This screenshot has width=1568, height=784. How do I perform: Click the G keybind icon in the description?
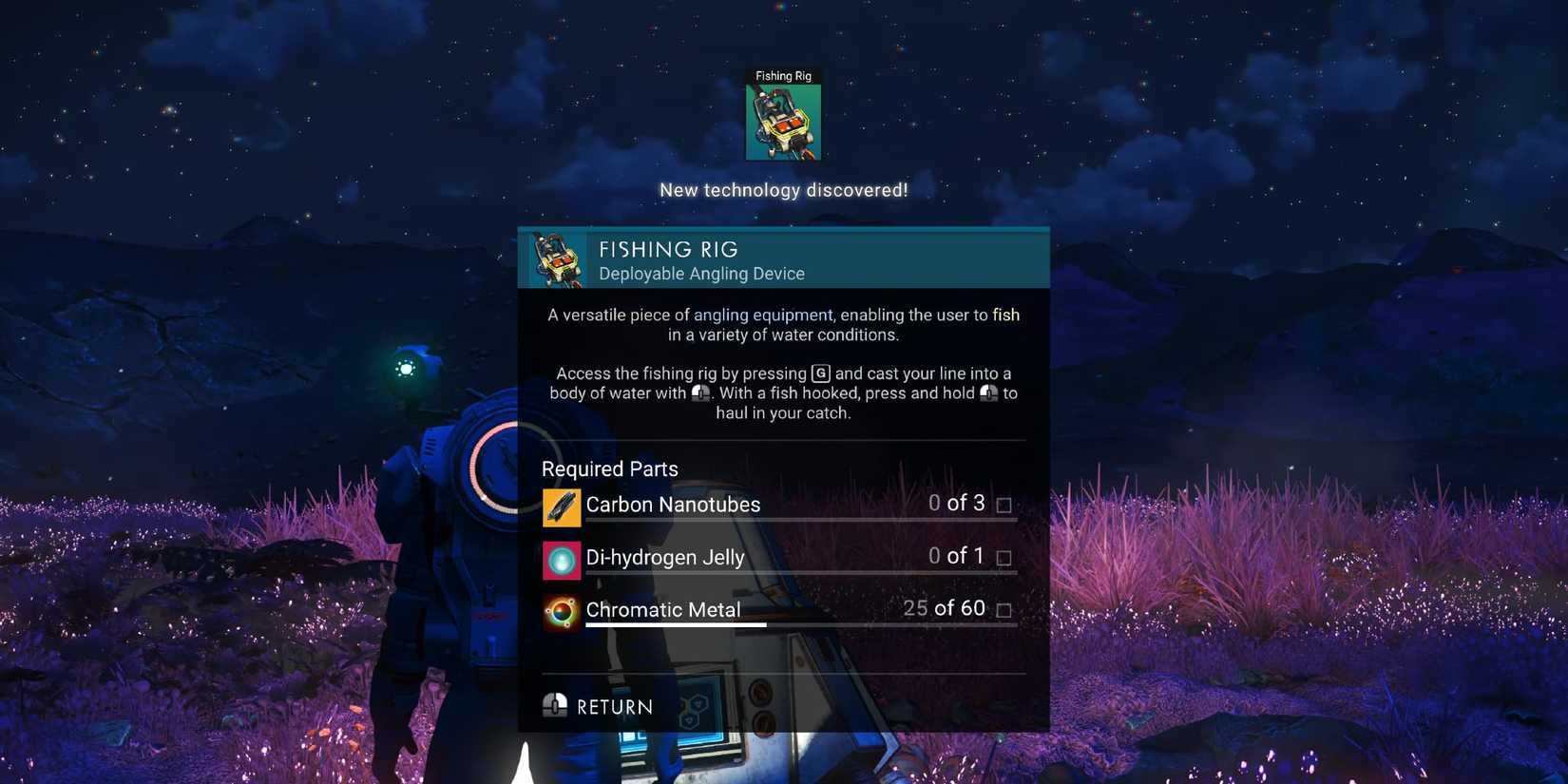pyautogui.click(x=819, y=373)
